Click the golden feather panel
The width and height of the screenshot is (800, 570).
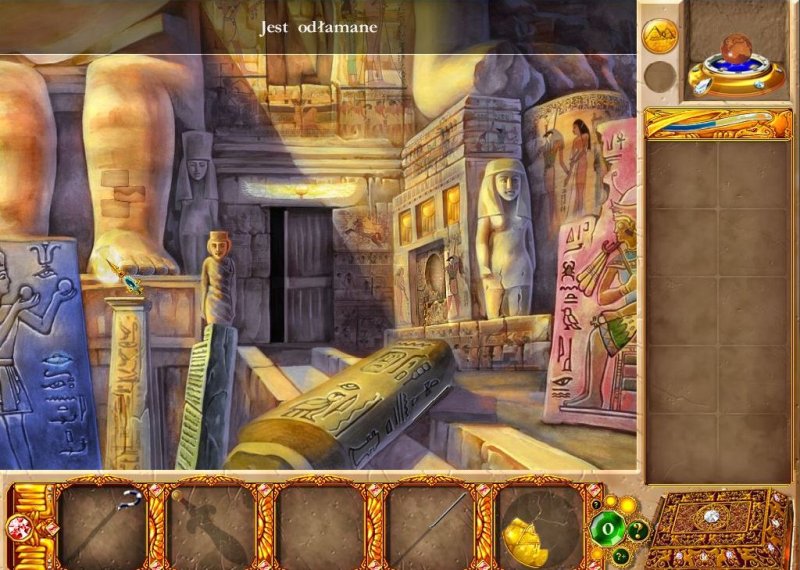(x=710, y=122)
